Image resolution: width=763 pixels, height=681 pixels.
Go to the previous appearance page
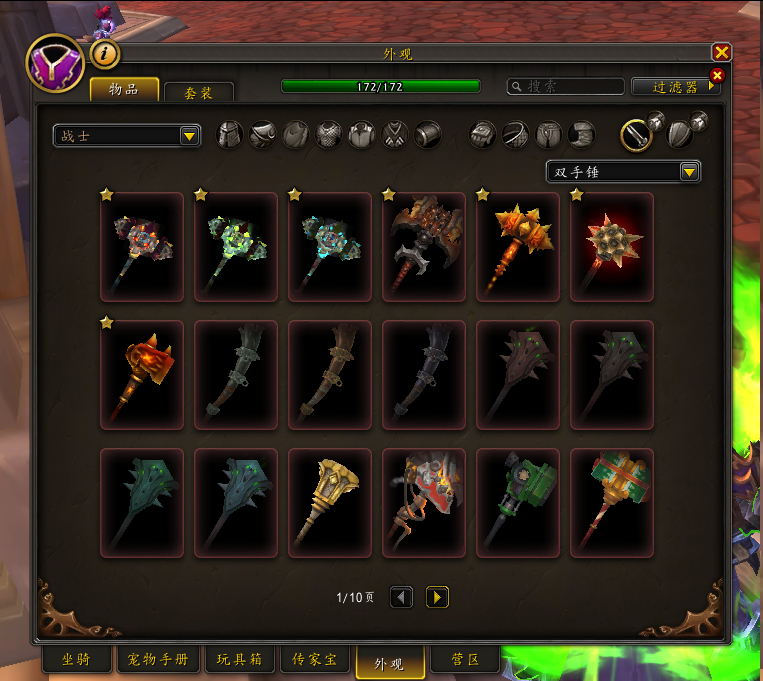click(401, 597)
